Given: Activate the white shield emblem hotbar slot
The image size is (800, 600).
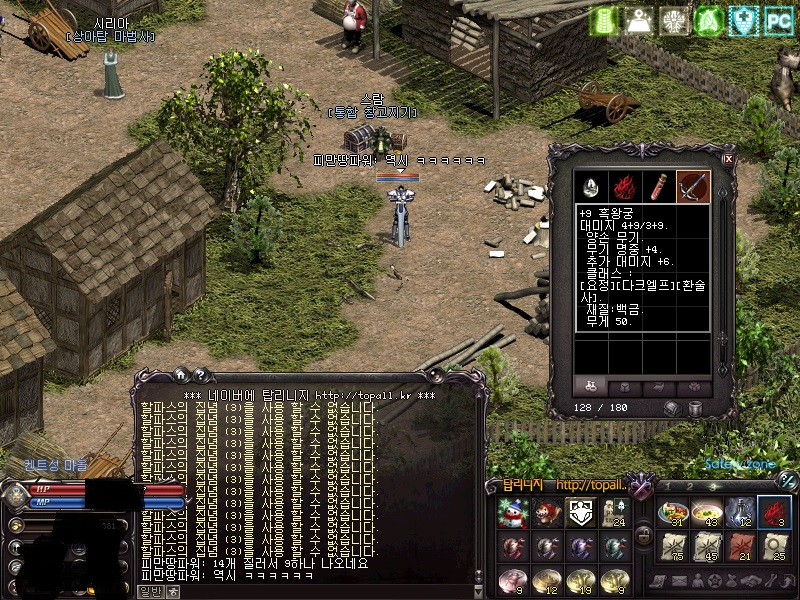Looking at the screenshot, I should pos(580,513).
